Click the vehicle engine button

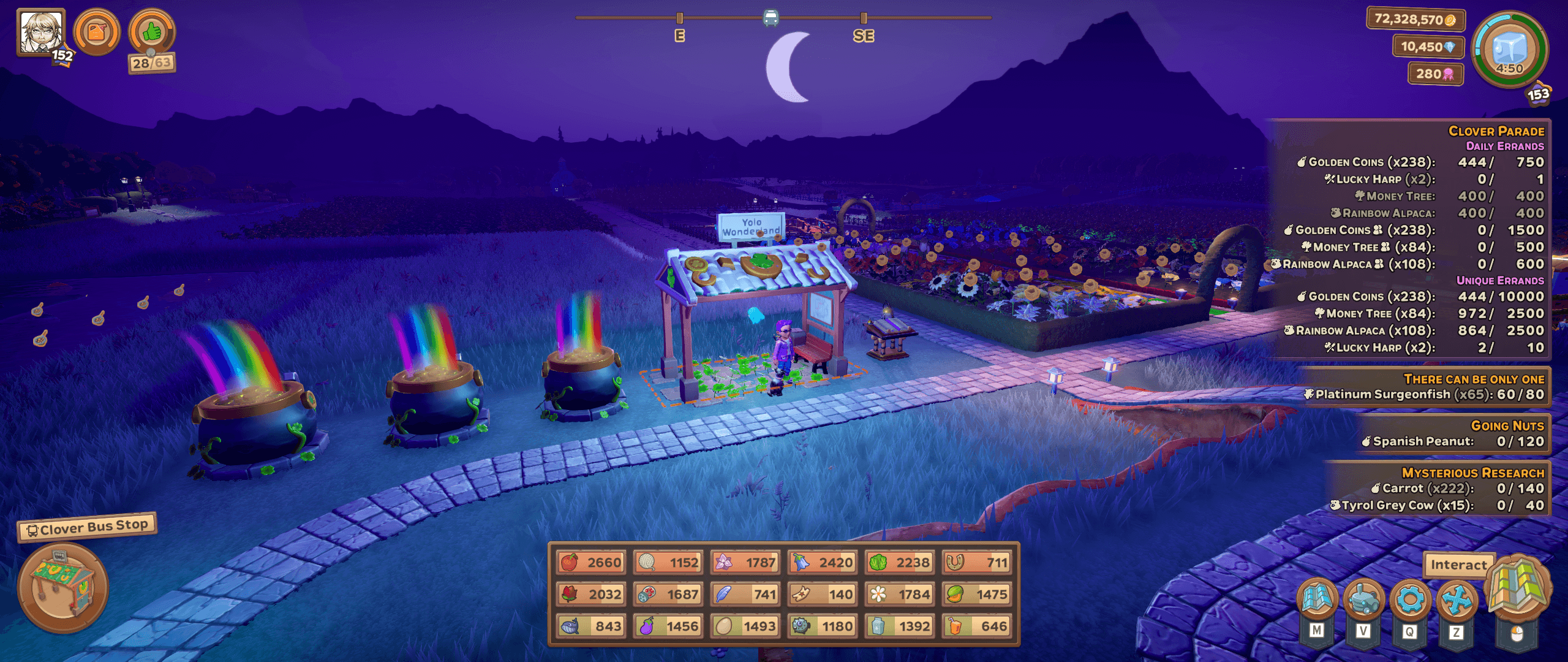pos(1363,598)
